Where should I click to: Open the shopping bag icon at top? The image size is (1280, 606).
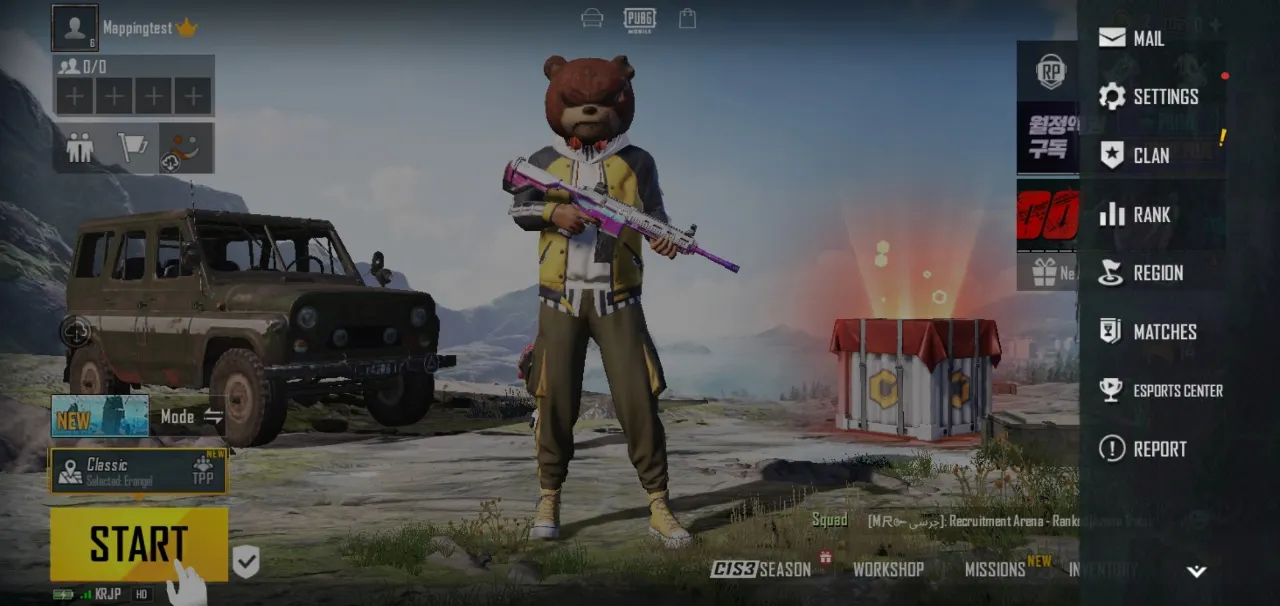[x=687, y=18]
